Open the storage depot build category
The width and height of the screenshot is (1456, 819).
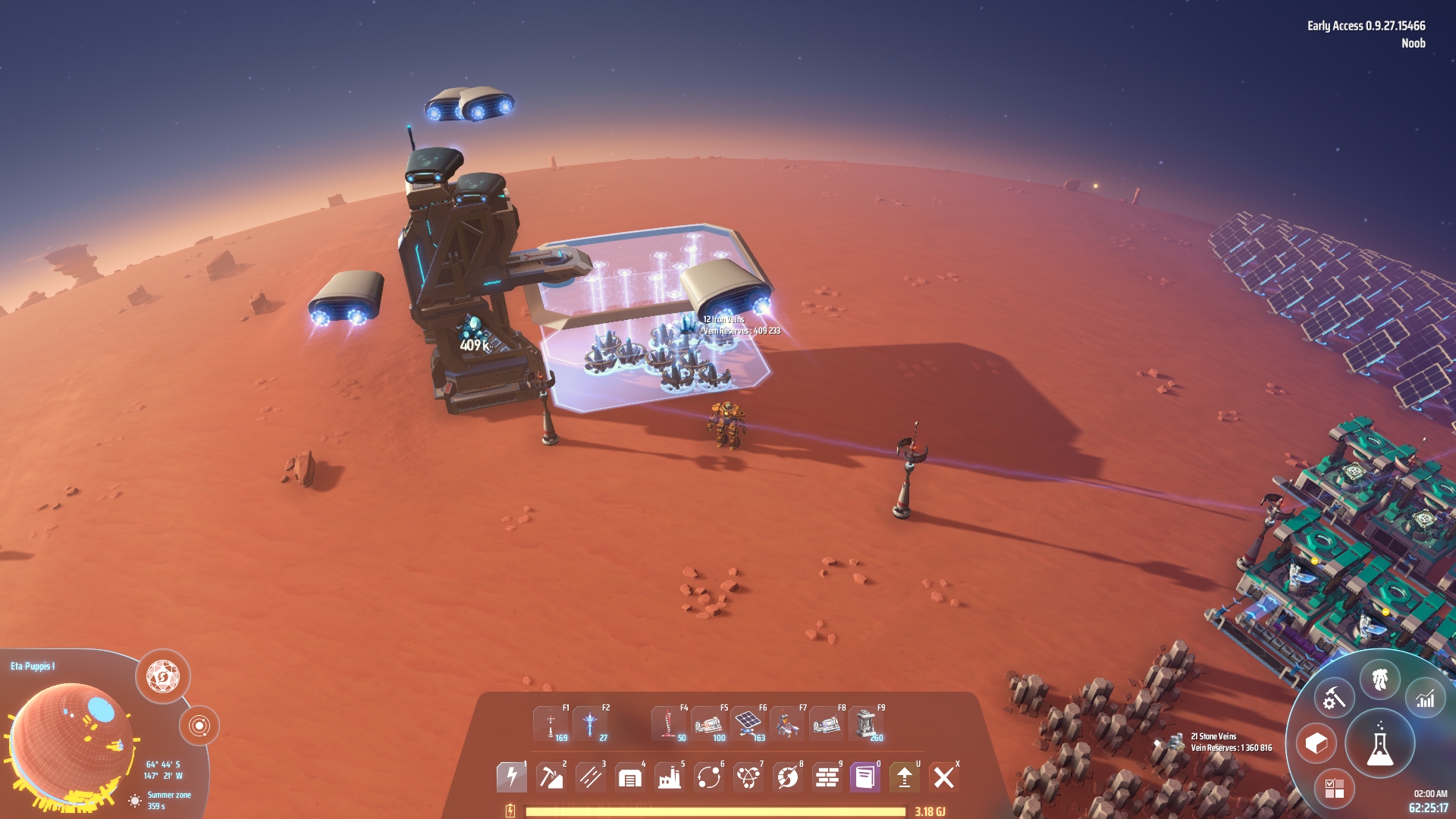point(629,777)
